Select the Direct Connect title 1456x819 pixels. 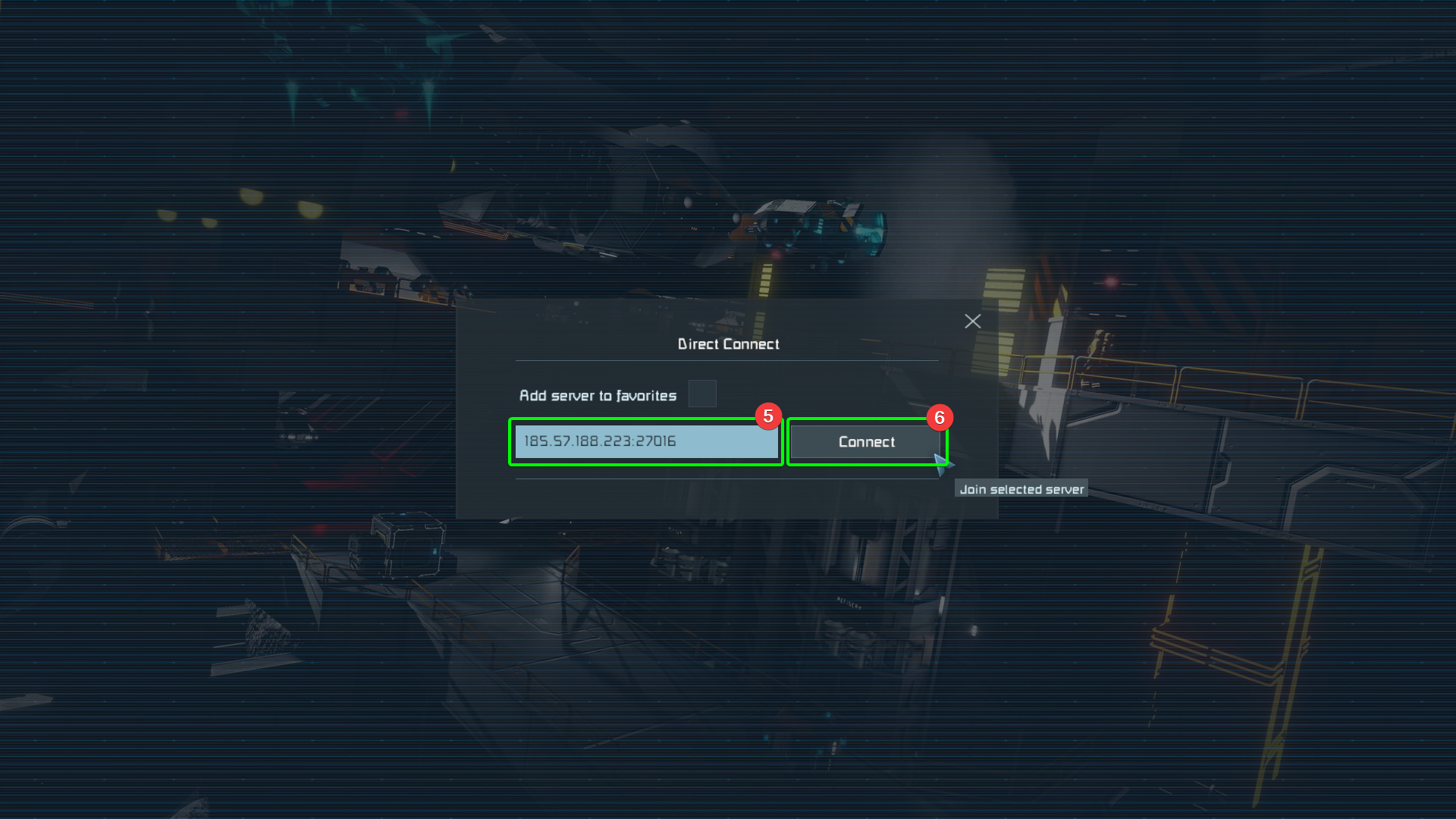728,344
